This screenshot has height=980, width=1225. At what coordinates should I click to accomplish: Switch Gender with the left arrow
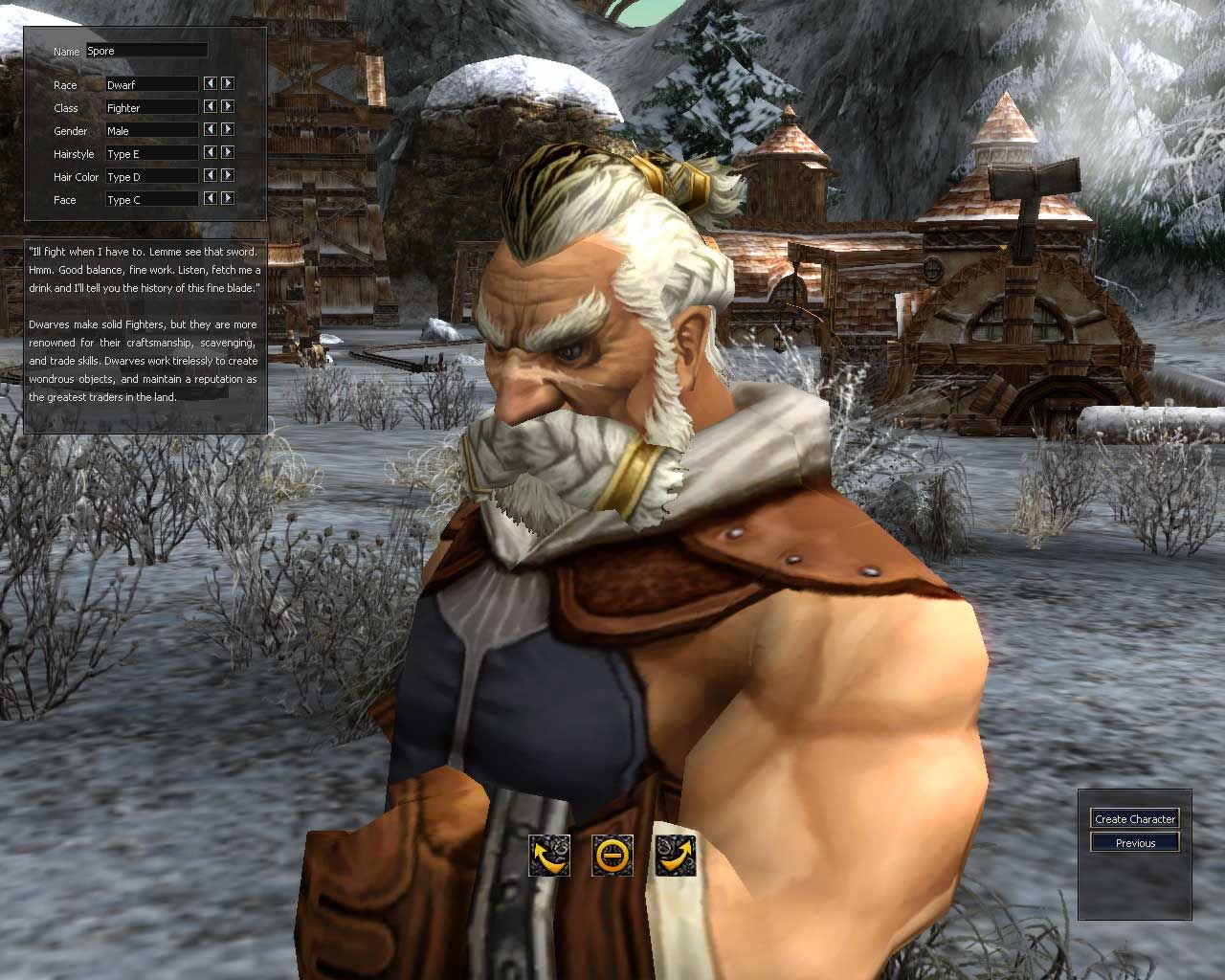coord(209,129)
